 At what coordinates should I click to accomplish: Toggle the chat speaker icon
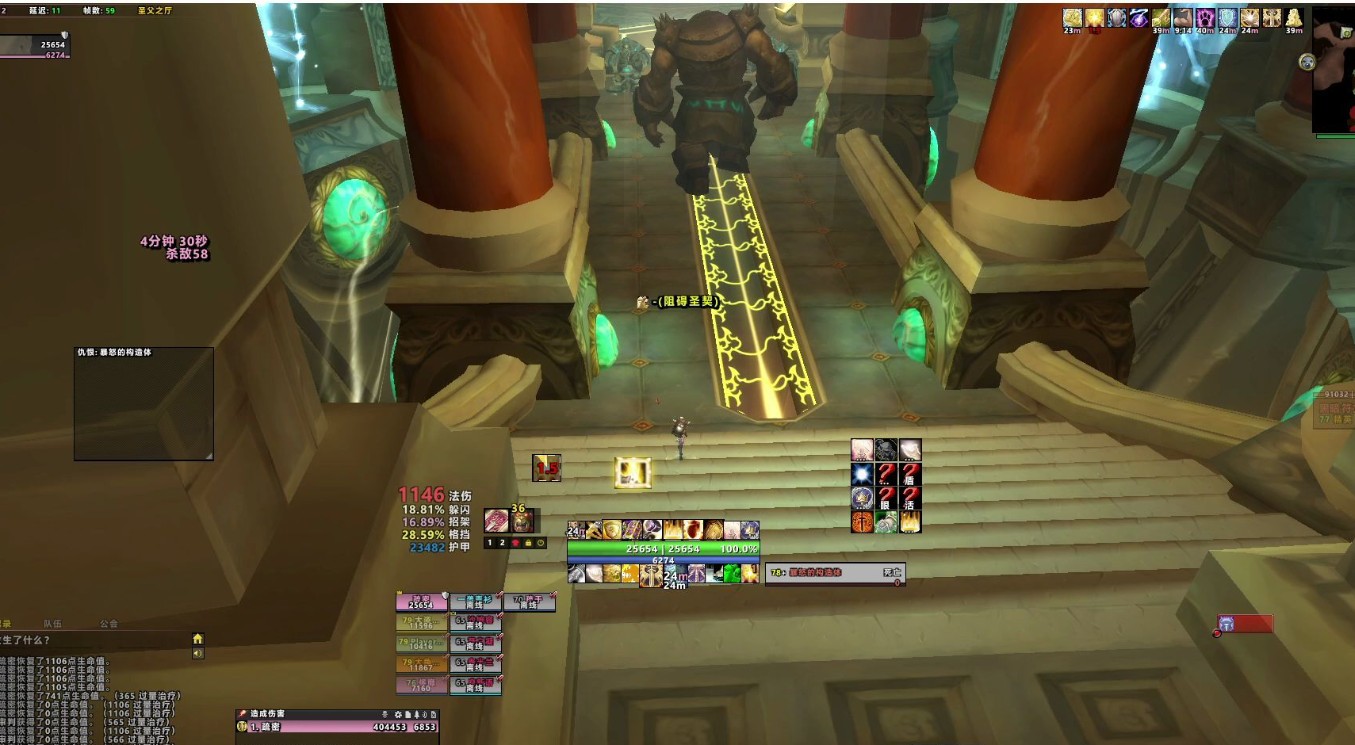tap(198, 653)
